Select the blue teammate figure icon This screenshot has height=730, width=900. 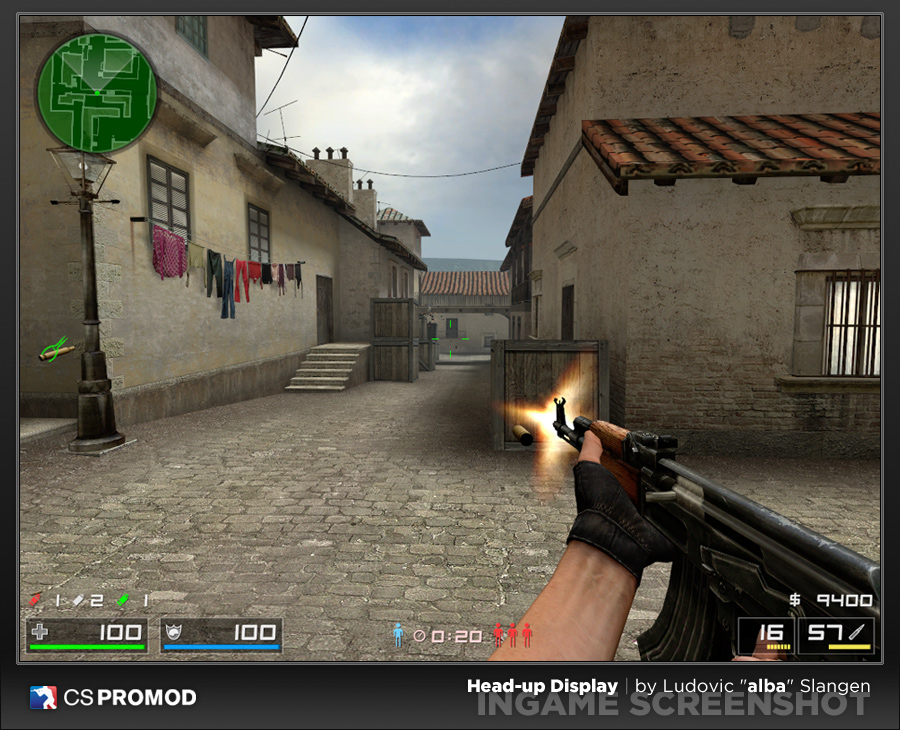point(398,635)
